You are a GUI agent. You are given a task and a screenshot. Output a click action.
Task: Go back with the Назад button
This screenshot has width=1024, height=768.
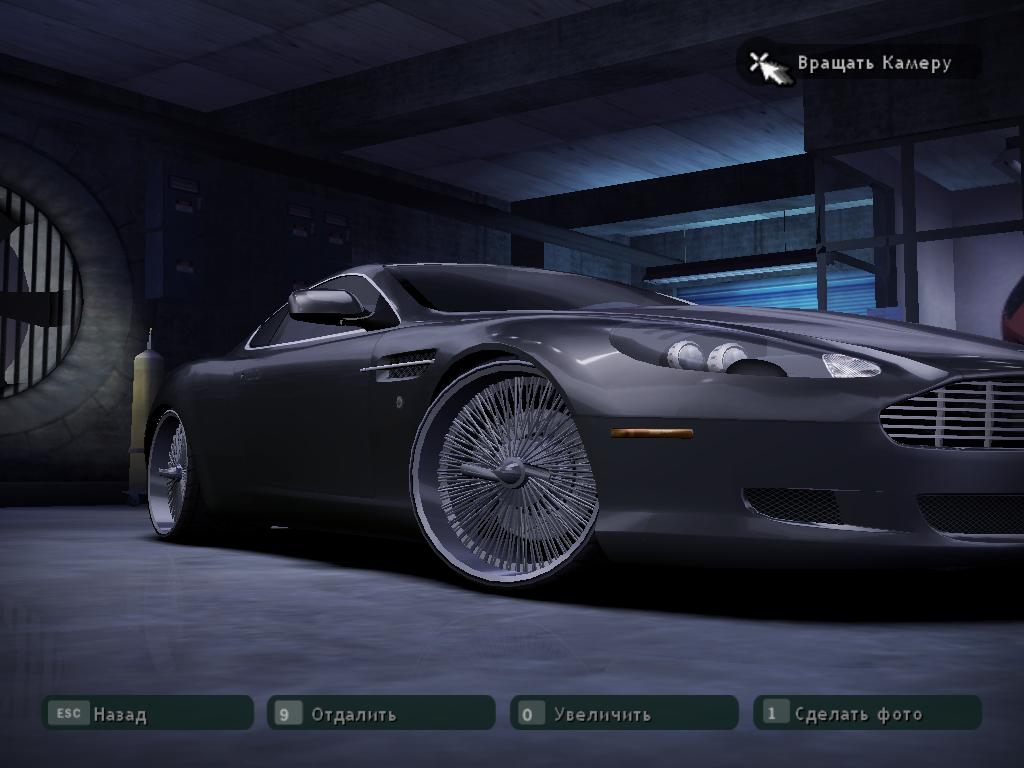point(146,714)
